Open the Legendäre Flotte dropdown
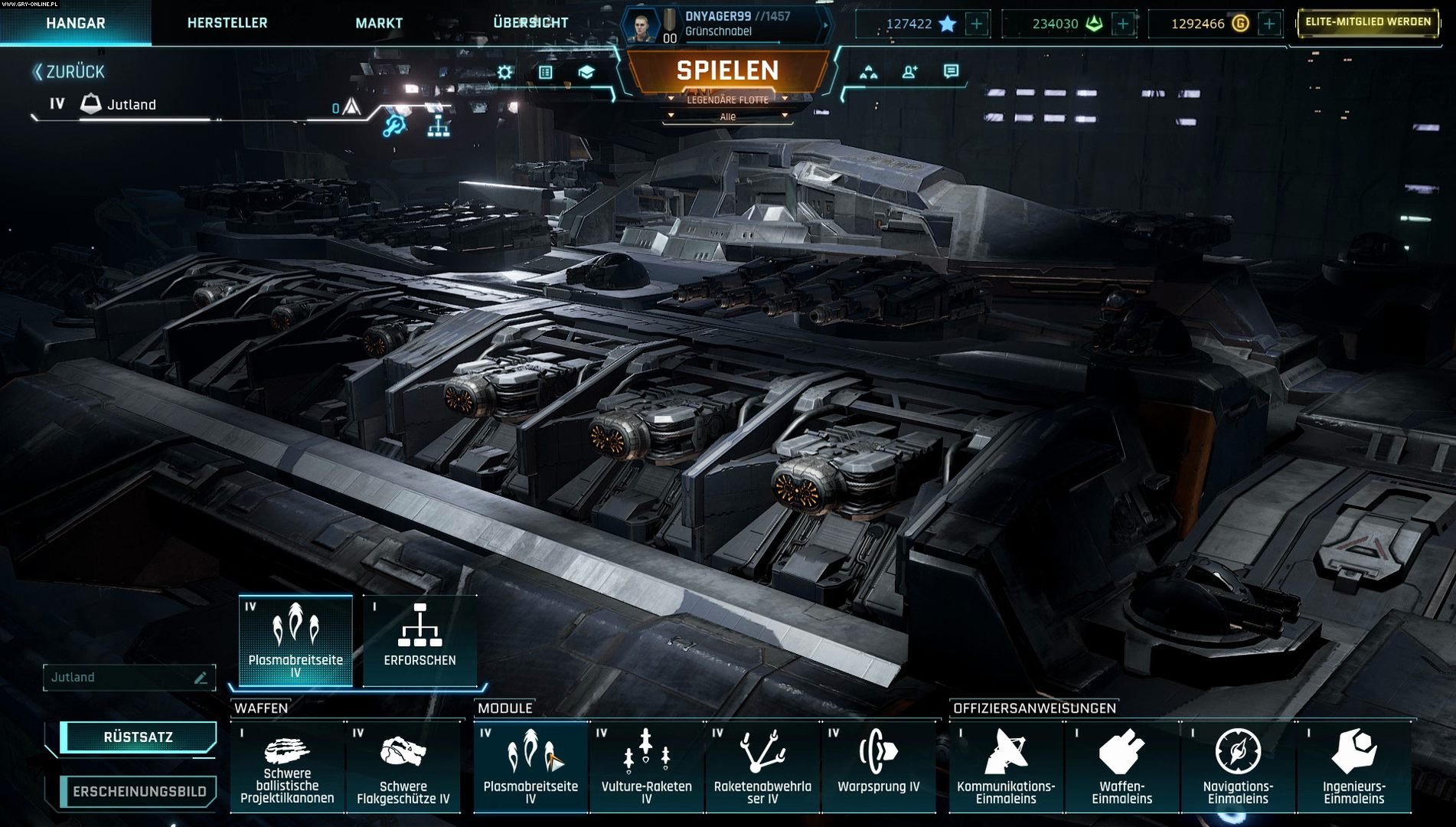Image resolution: width=1456 pixels, height=827 pixels. (x=727, y=100)
